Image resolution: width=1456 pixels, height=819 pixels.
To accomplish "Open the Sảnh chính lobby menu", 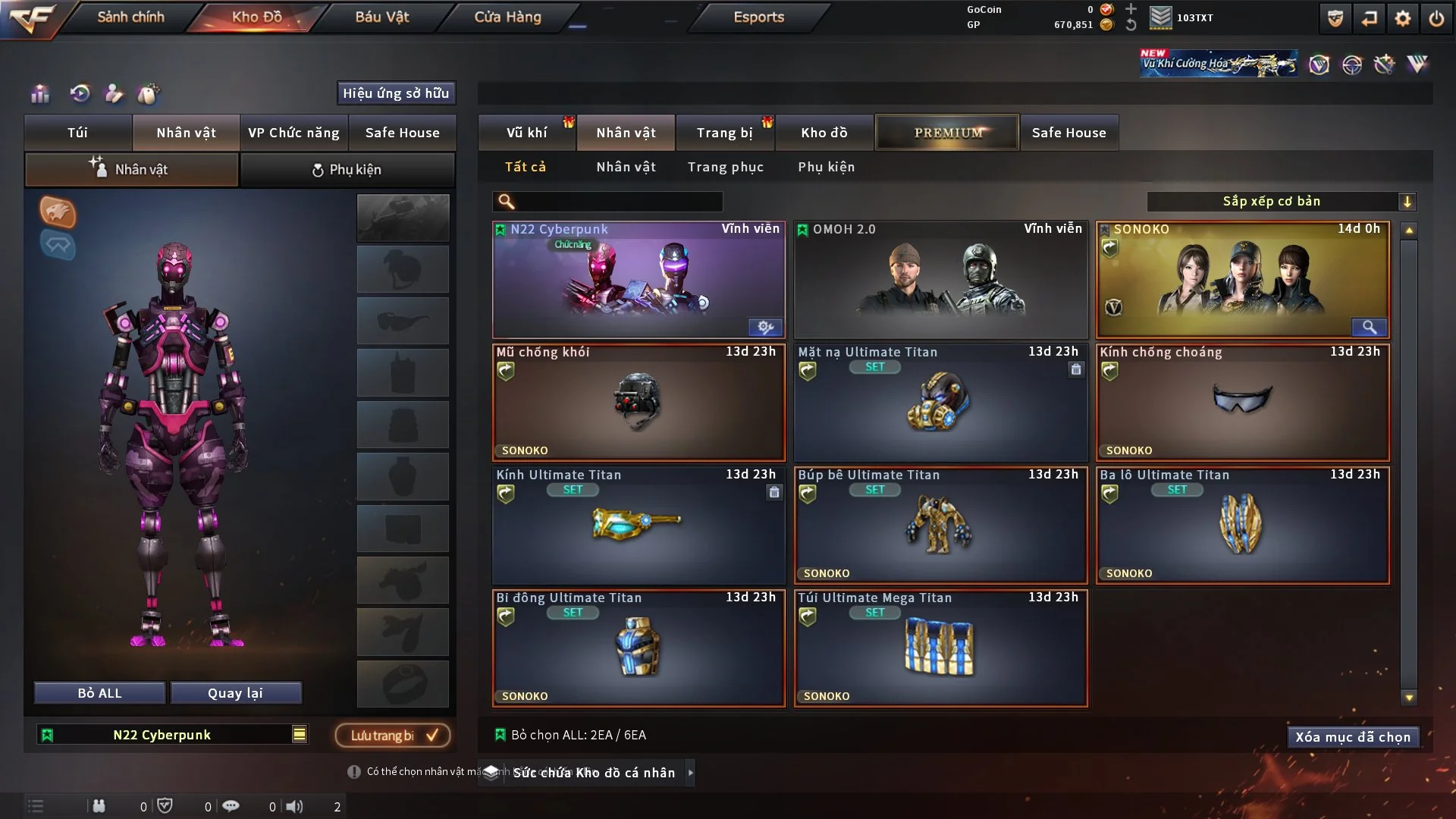I will (x=130, y=17).
